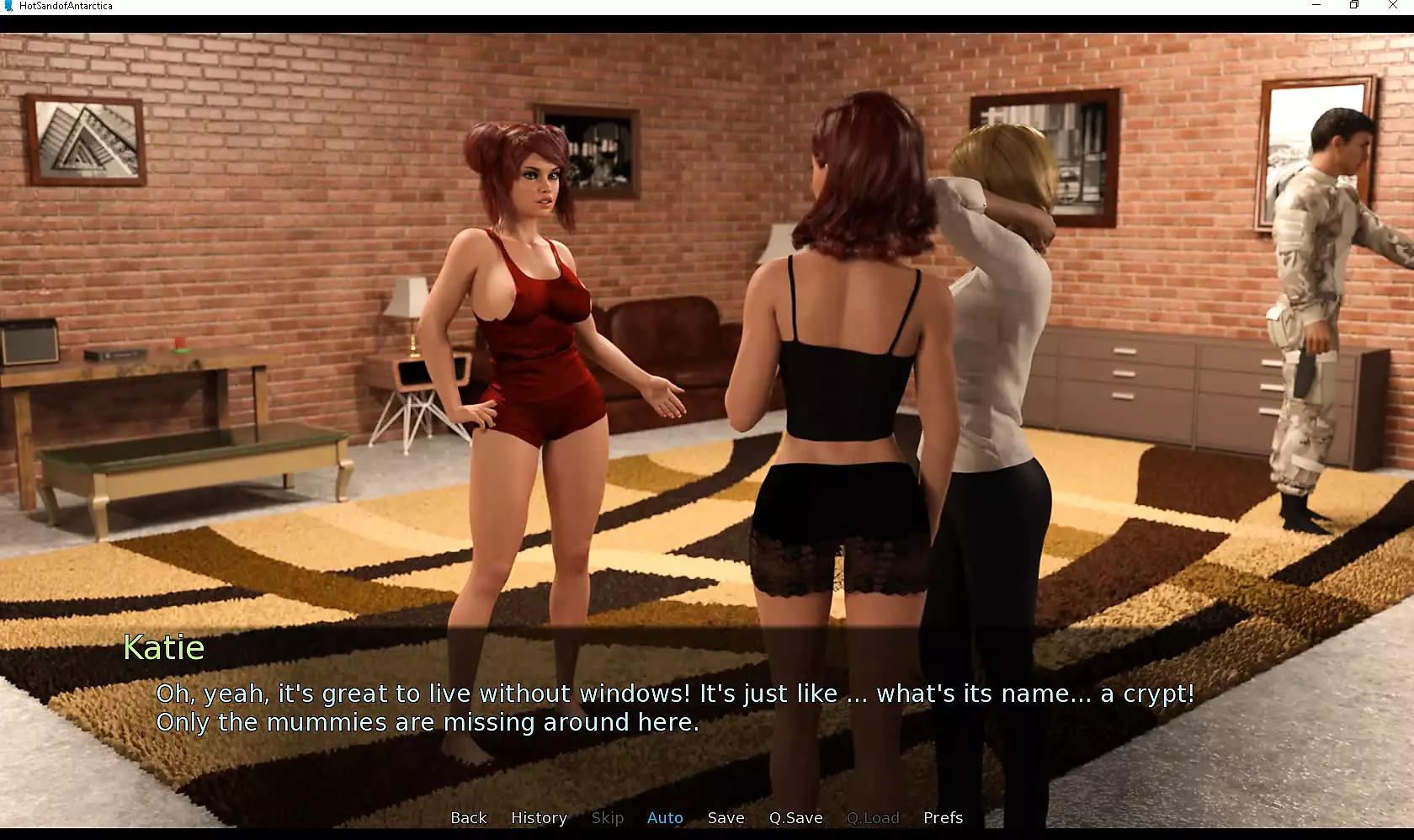Open the Save game menu

[726, 817]
